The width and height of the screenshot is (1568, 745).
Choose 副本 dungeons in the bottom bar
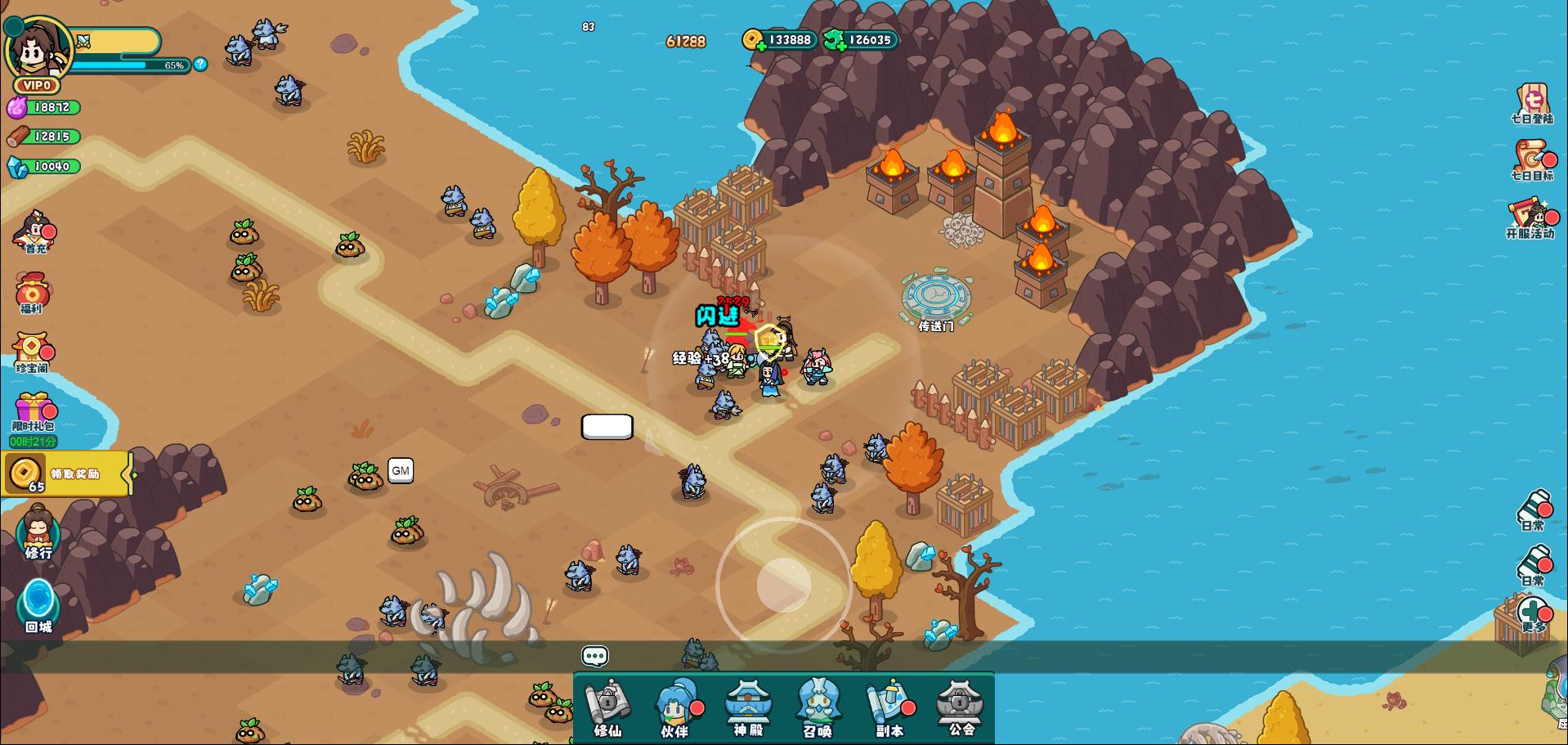coord(889,709)
